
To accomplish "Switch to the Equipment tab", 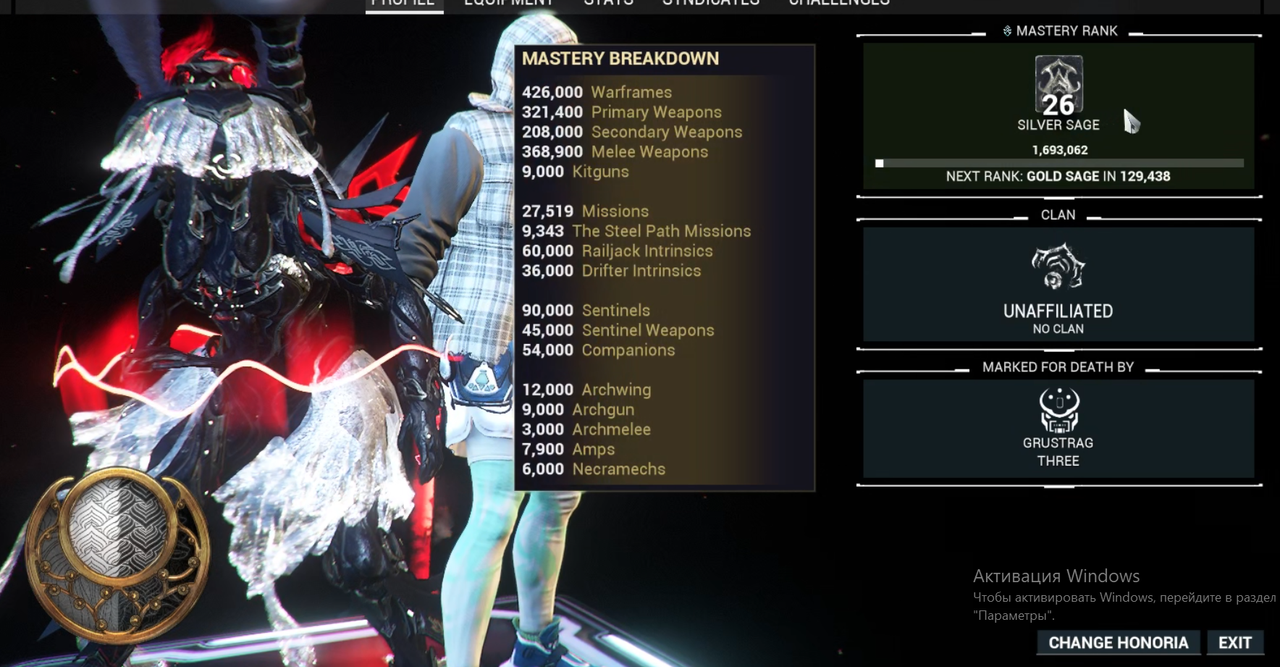I will click(x=508, y=3).
